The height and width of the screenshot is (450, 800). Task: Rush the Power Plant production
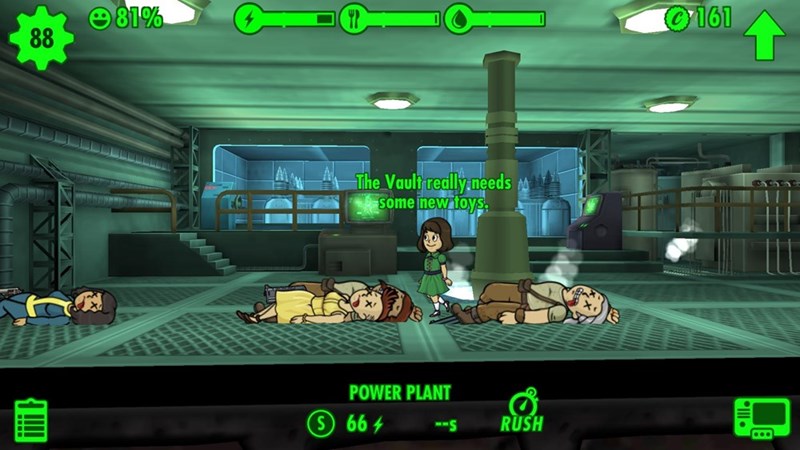click(x=523, y=412)
